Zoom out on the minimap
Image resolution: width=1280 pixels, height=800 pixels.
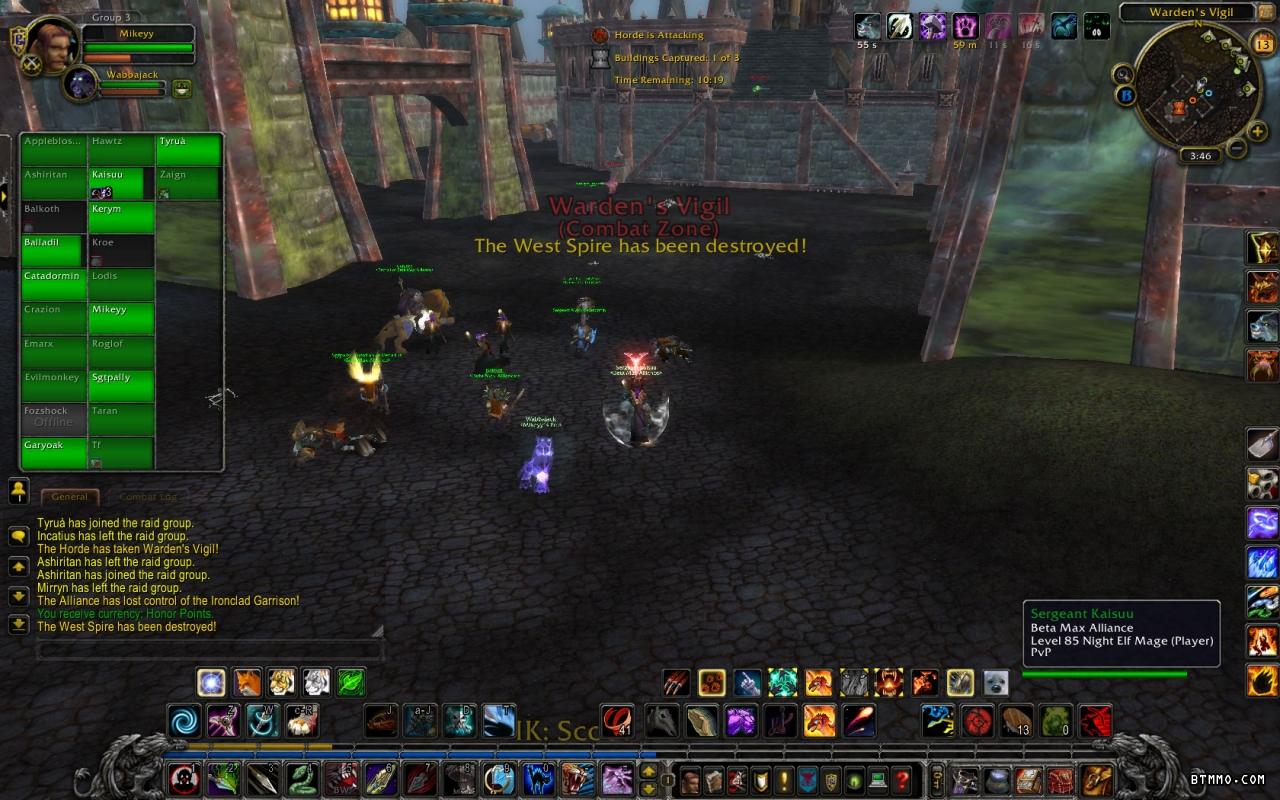pos(1236,149)
